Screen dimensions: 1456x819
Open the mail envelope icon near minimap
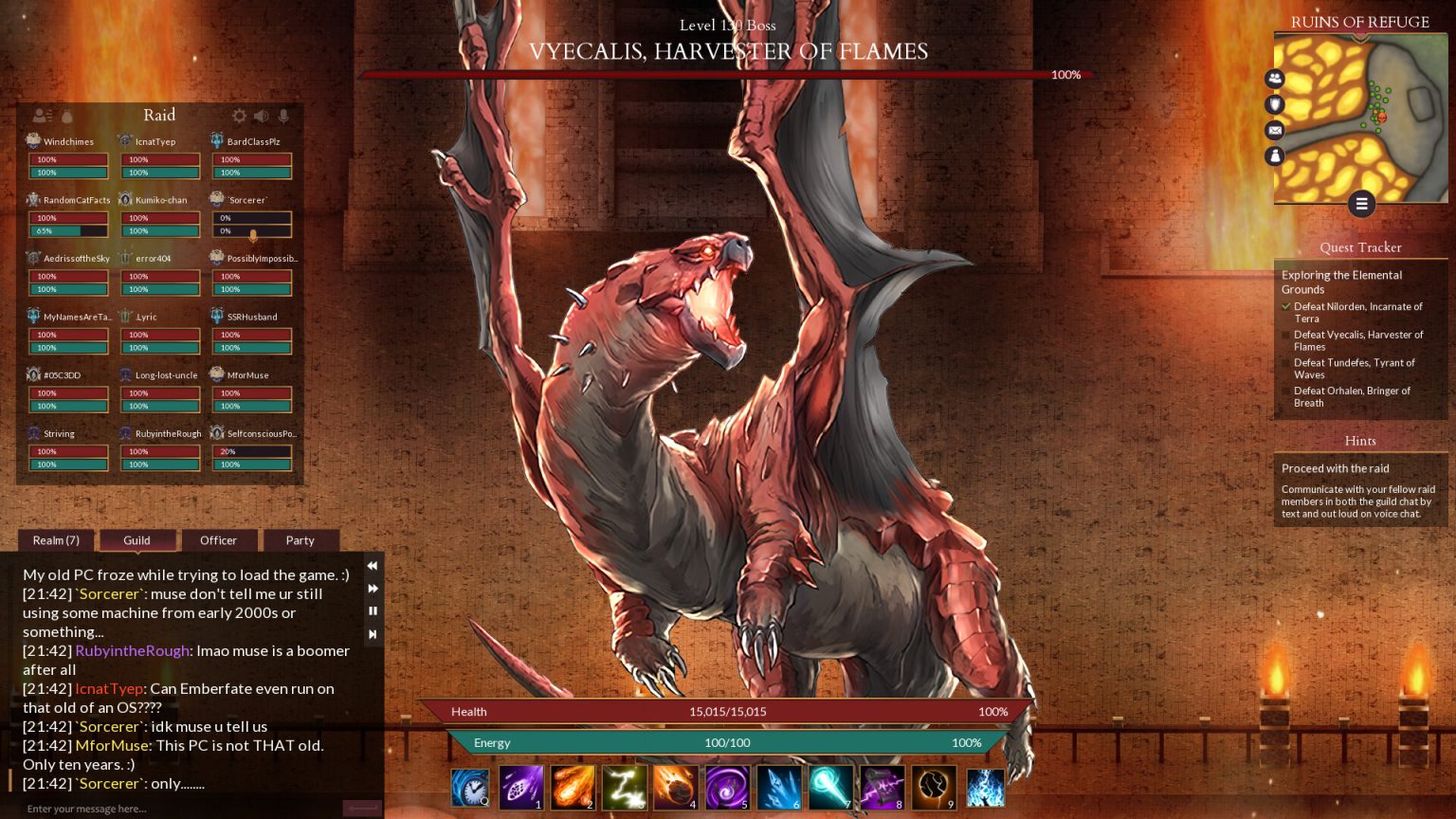[1275, 130]
